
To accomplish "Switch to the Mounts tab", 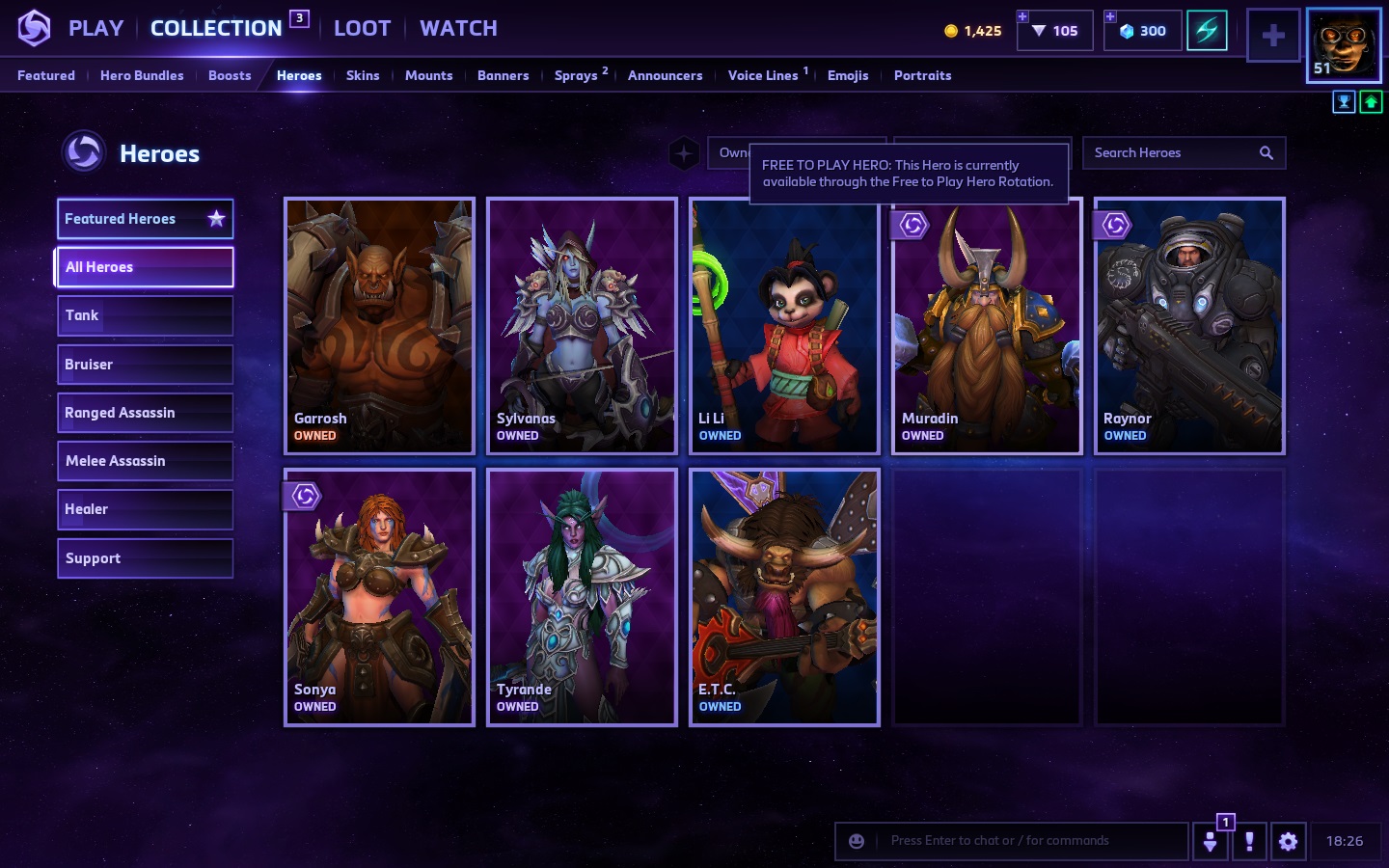I will [428, 75].
